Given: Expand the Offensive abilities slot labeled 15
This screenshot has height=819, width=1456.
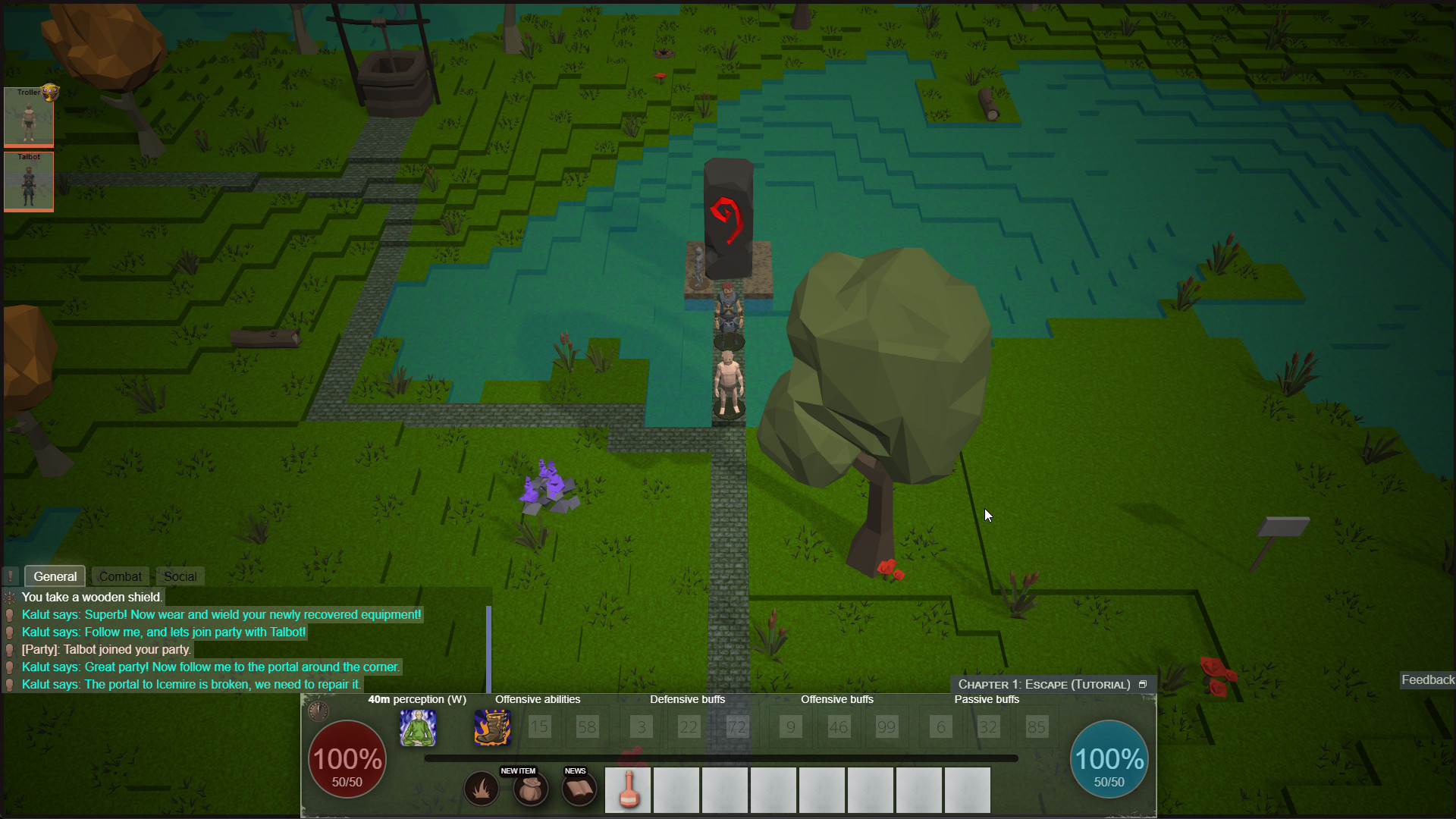Looking at the screenshot, I should (540, 726).
